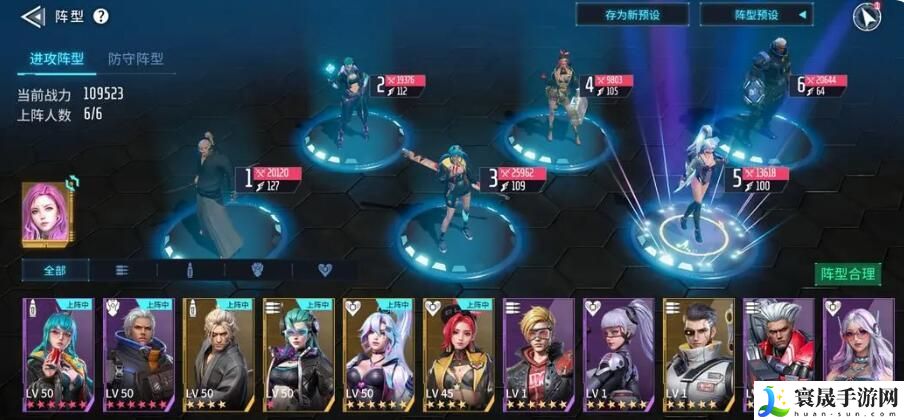Click the arrow icon in the top-right corner

click(866, 17)
